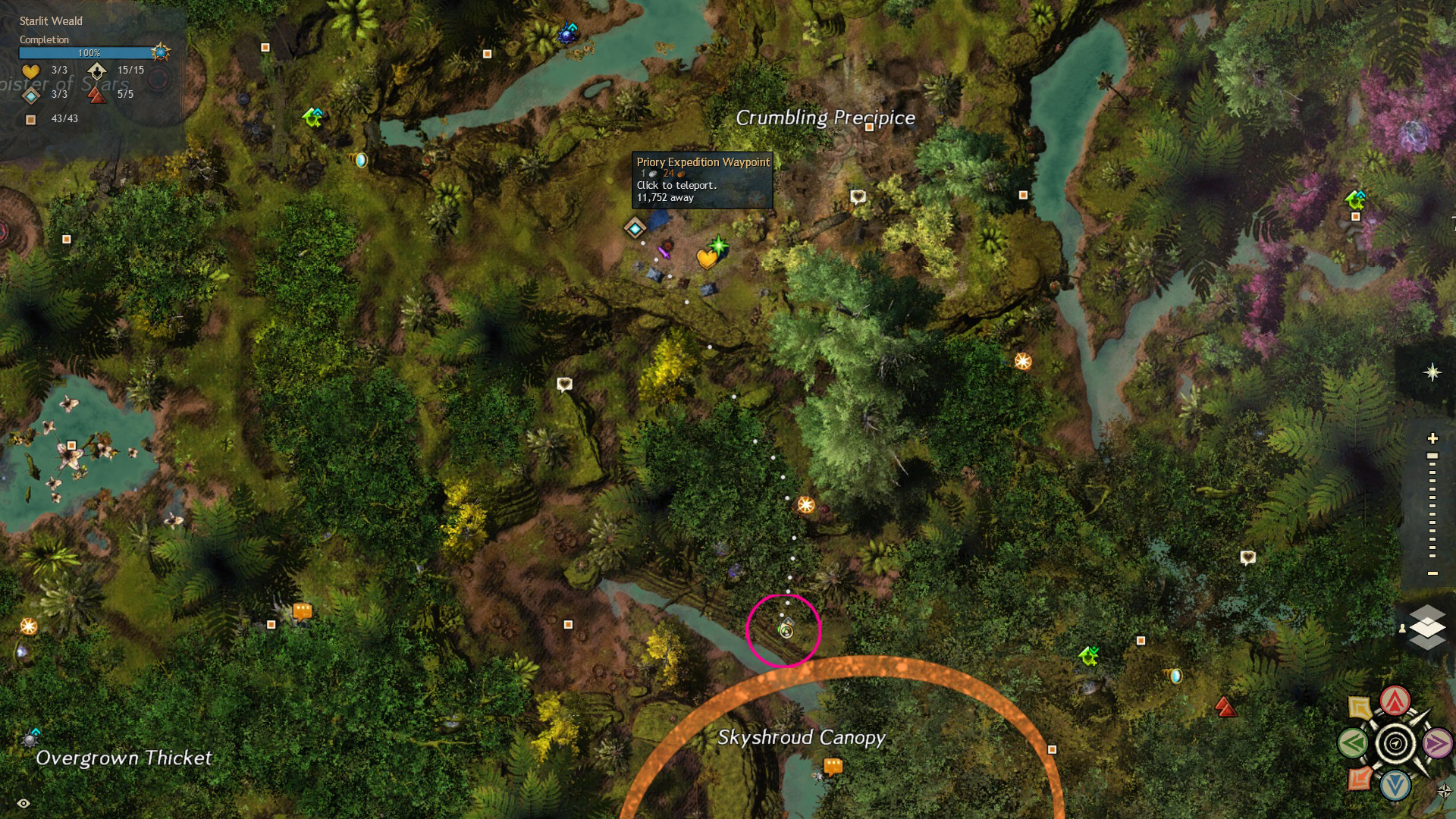Image resolution: width=1456 pixels, height=819 pixels.
Task: Click the compass center button
Action: [1395, 743]
